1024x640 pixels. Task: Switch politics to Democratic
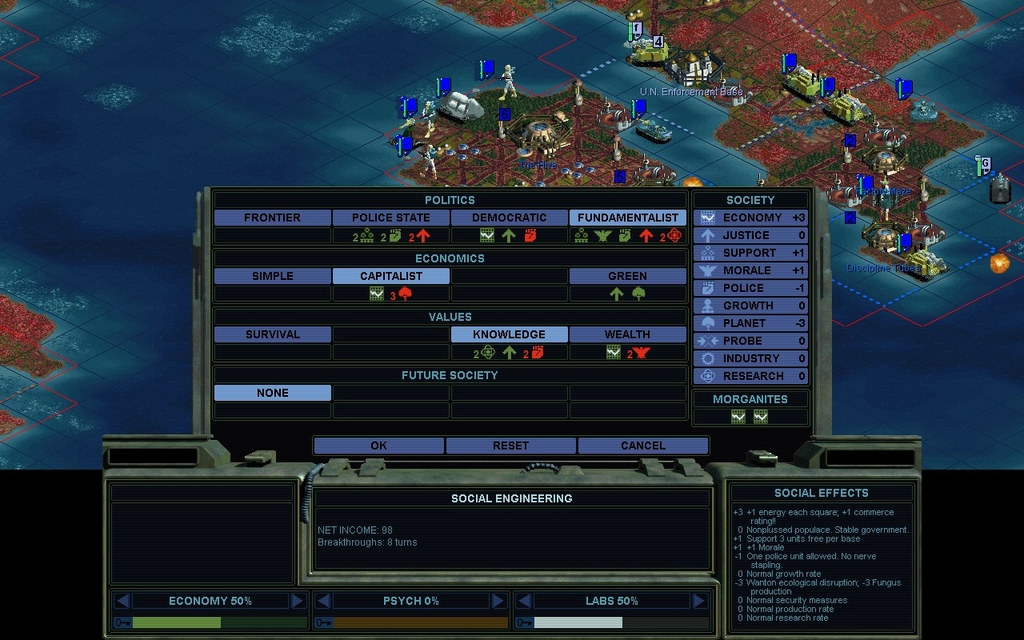click(509, 218)
